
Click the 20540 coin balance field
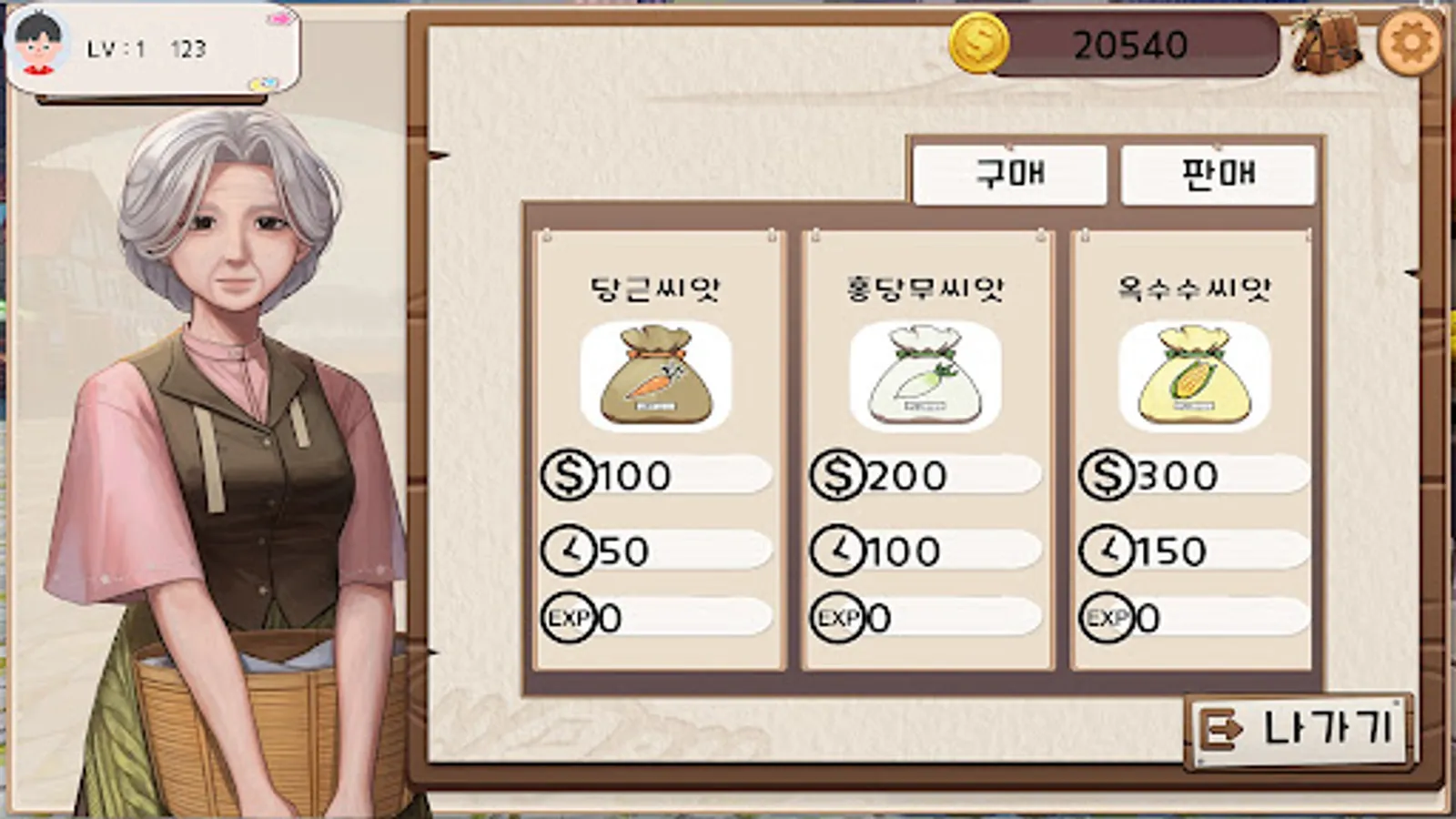1133,42
